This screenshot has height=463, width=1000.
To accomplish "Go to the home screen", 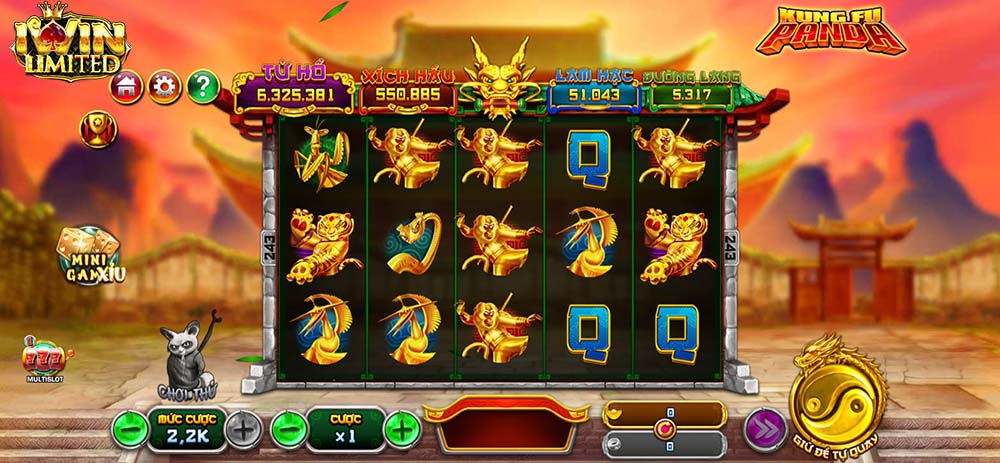I will 128,87.
